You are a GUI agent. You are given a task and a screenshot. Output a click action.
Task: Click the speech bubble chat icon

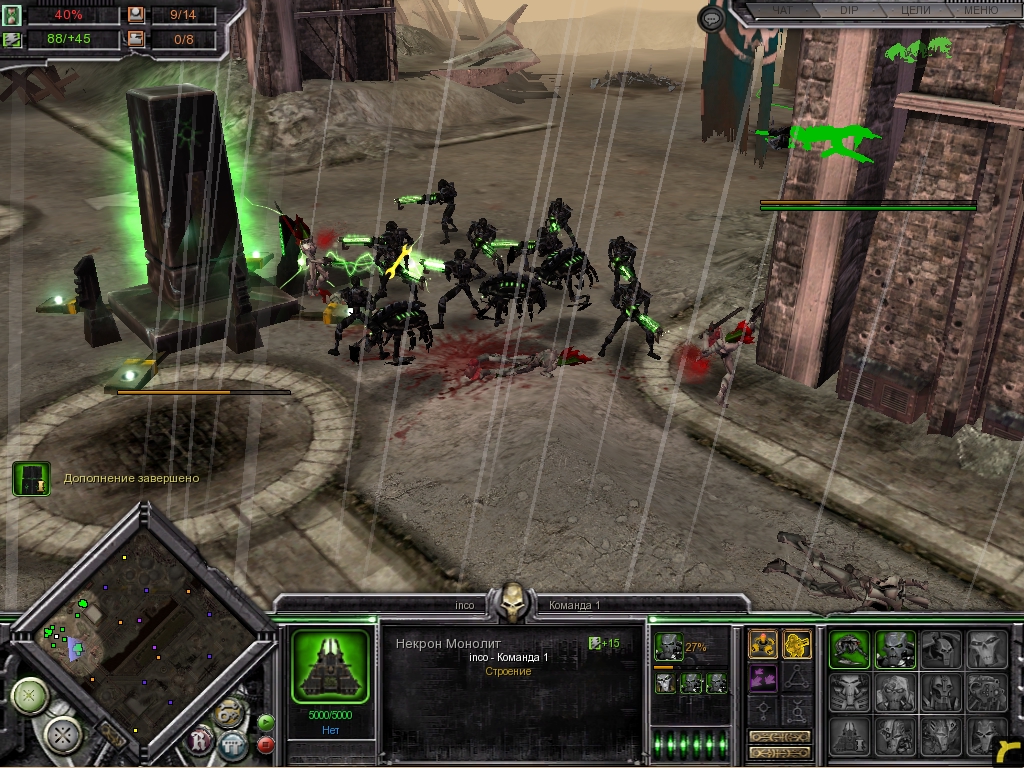click(x=711, y=18)
